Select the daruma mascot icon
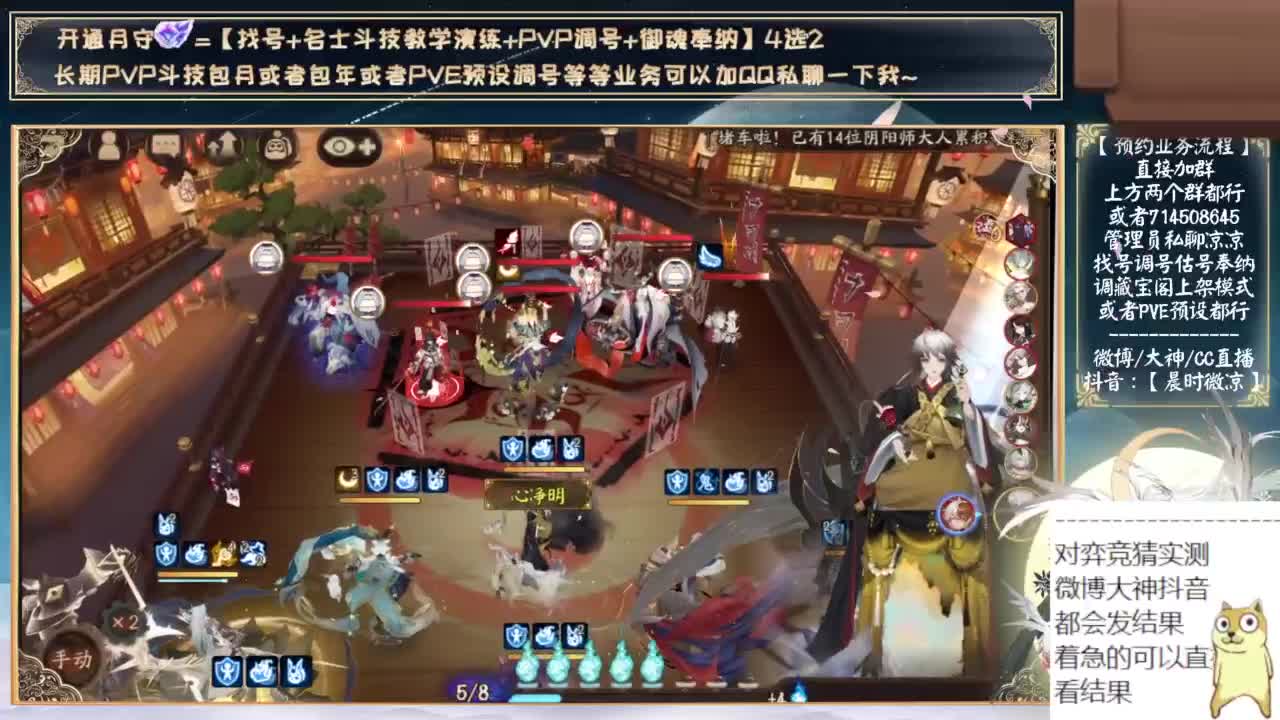Viewport: 1280px width, 720px height. tap(278, 144)
